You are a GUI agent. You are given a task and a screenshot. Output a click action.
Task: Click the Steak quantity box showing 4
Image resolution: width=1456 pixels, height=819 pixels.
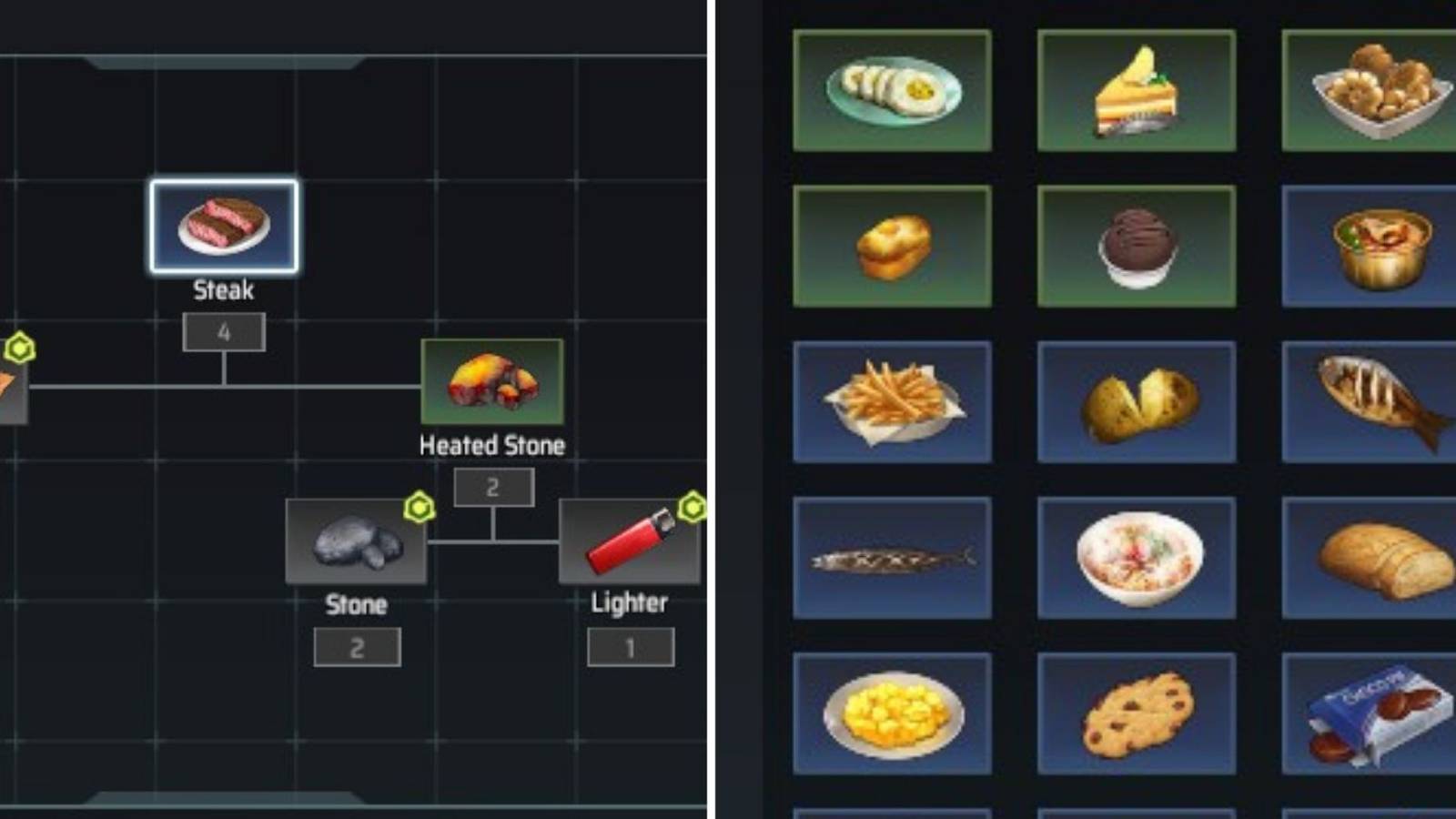coord(224,332)
